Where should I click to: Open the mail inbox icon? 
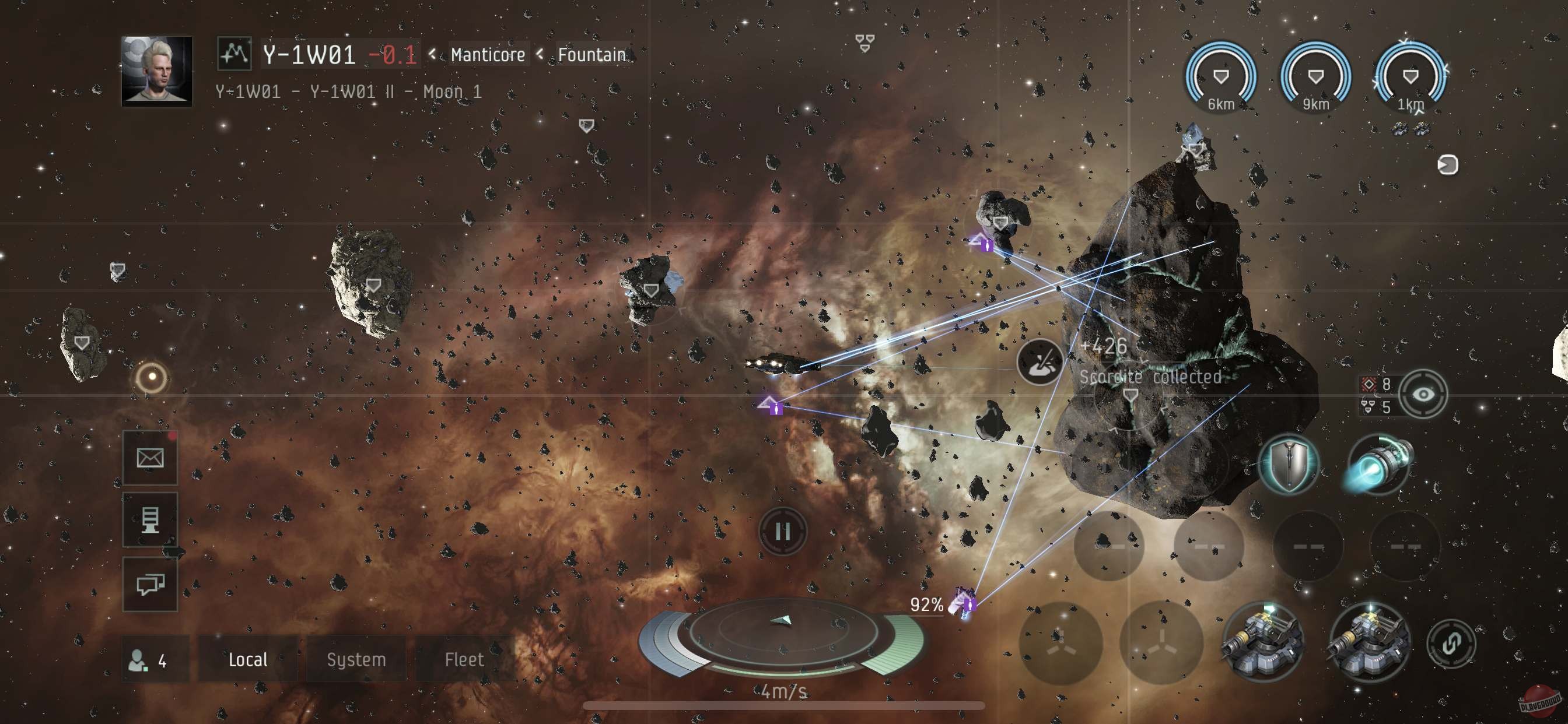click(150, 458)
